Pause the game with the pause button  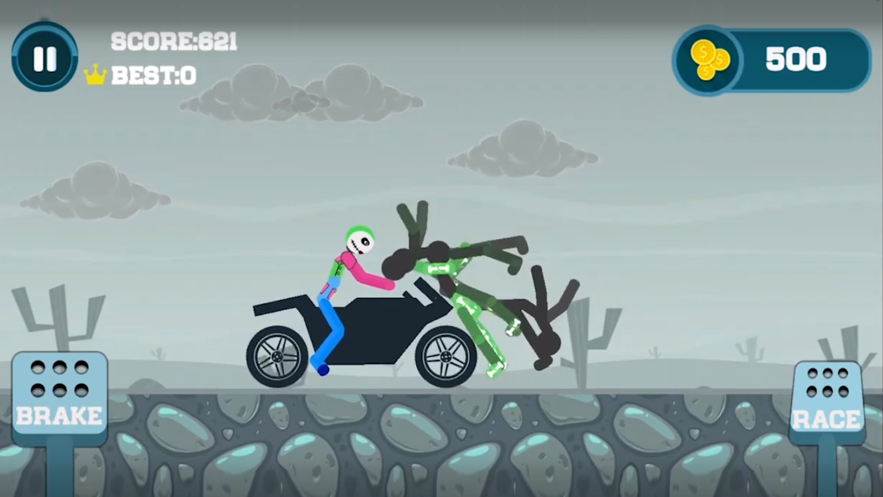tap(44, 59)
